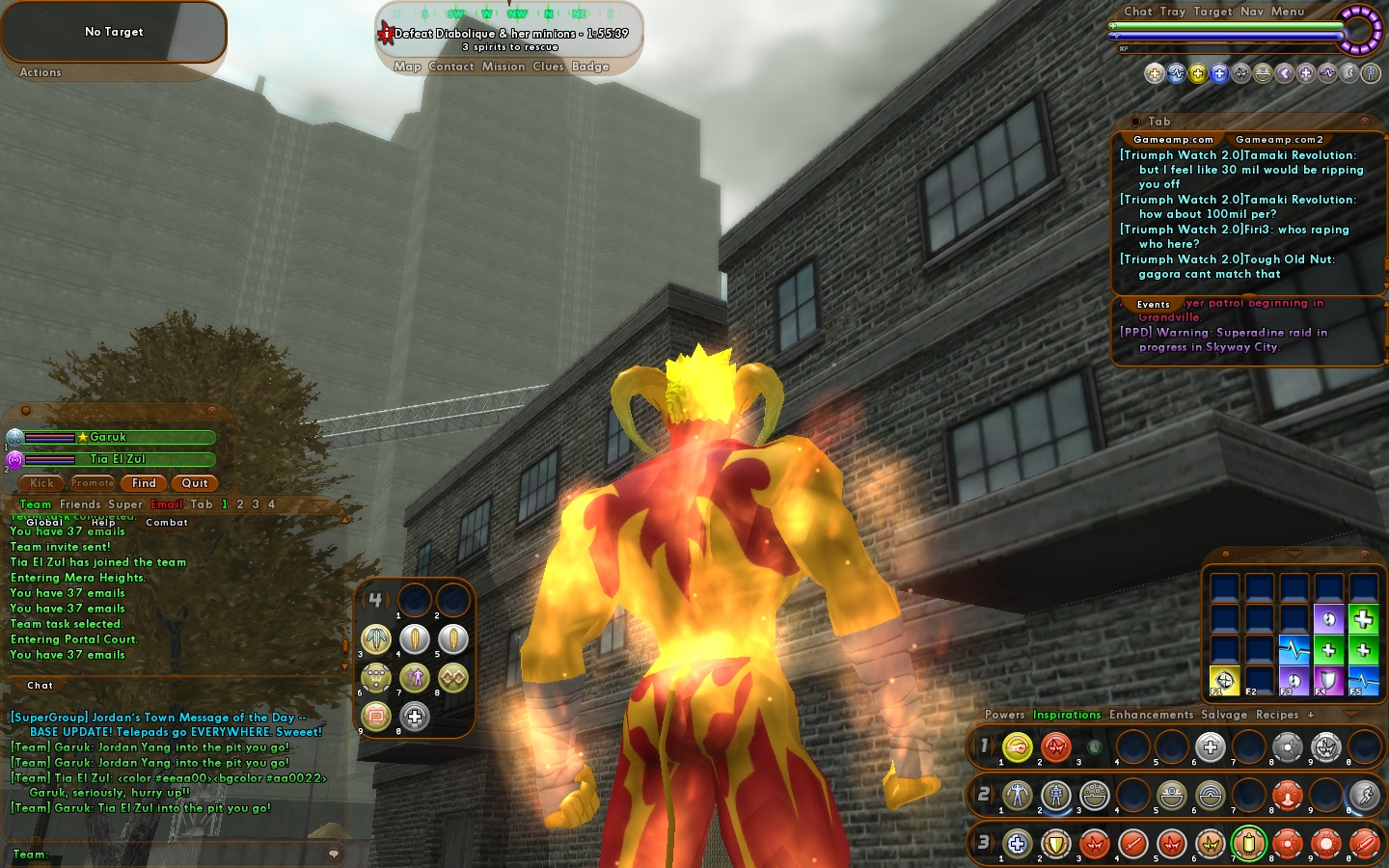This screenshot has height=868, width=1389.
Task: Open the Salvage tab
Action: coord(1224,715)
